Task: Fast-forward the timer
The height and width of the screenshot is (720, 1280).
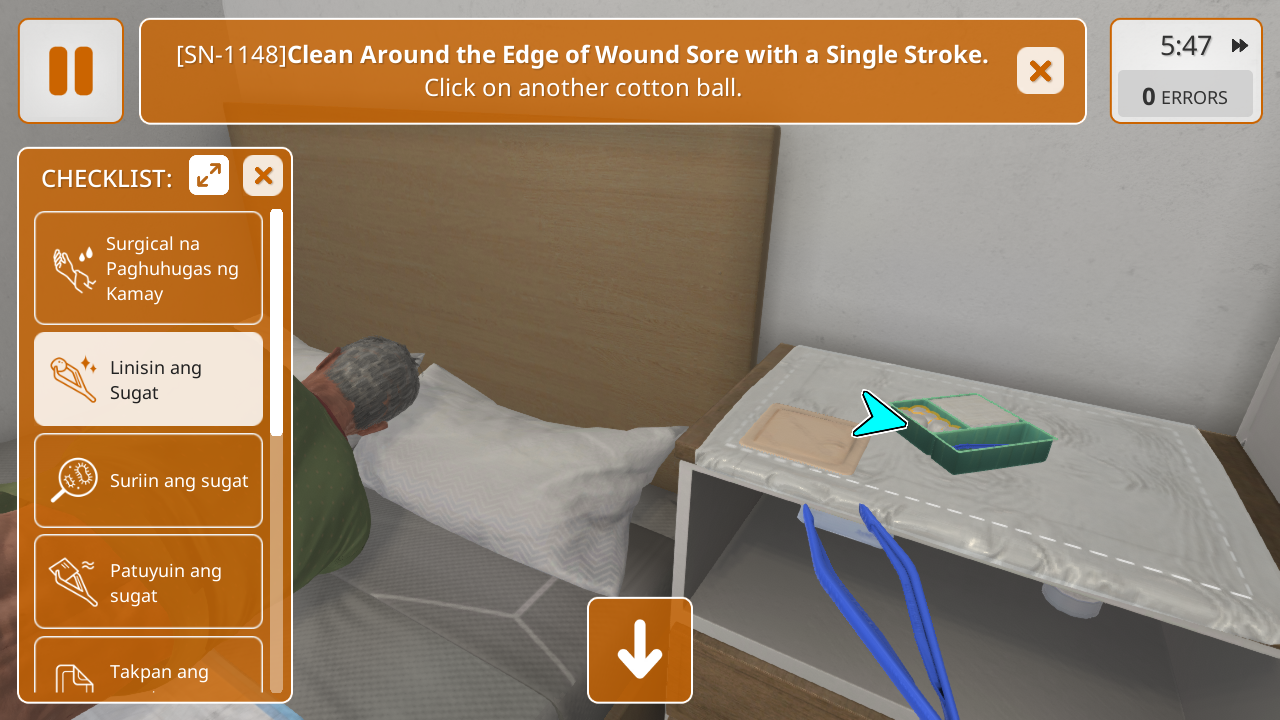Action: coord(1240,46)
